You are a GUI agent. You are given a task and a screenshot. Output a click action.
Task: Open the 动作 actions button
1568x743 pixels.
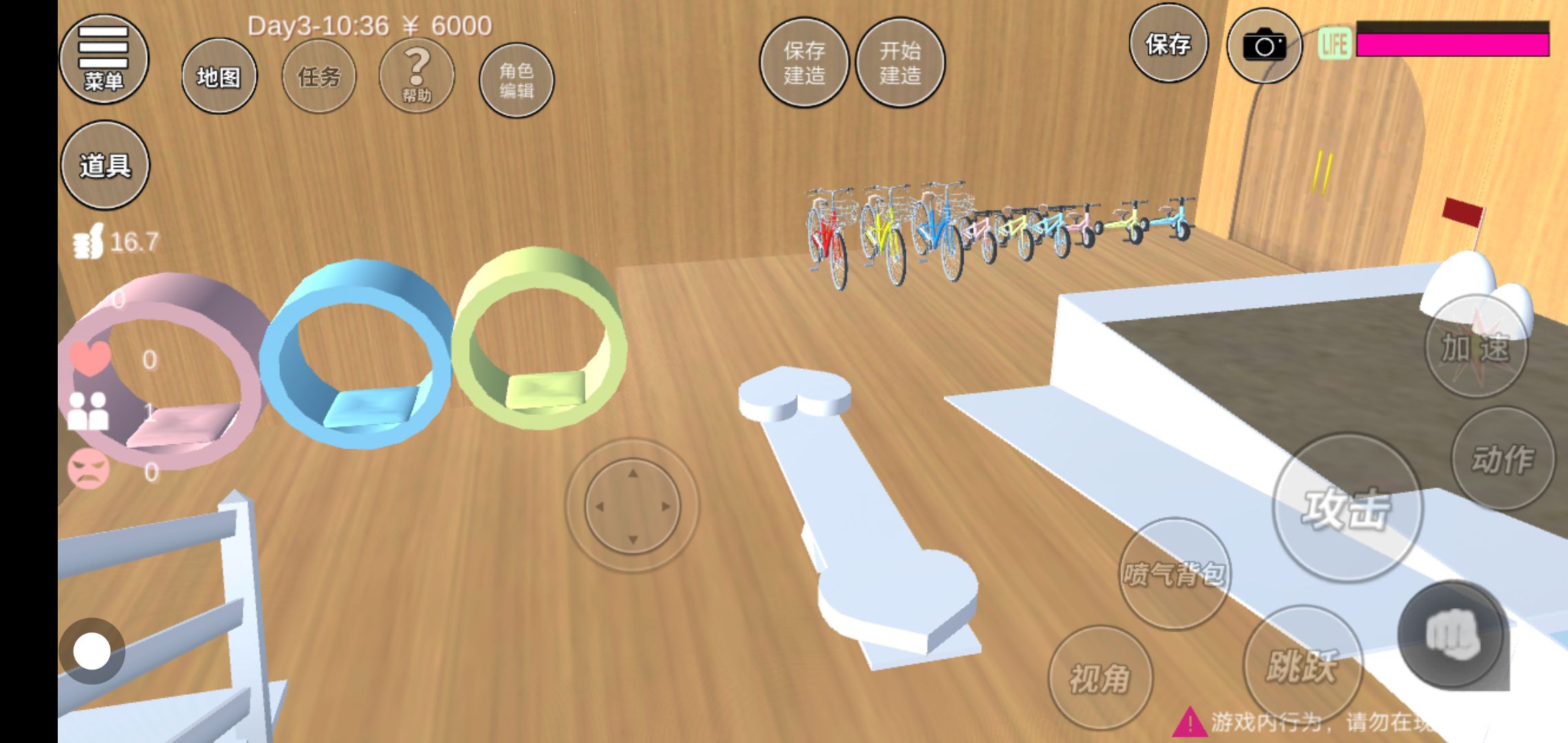tap(1503, 459)
